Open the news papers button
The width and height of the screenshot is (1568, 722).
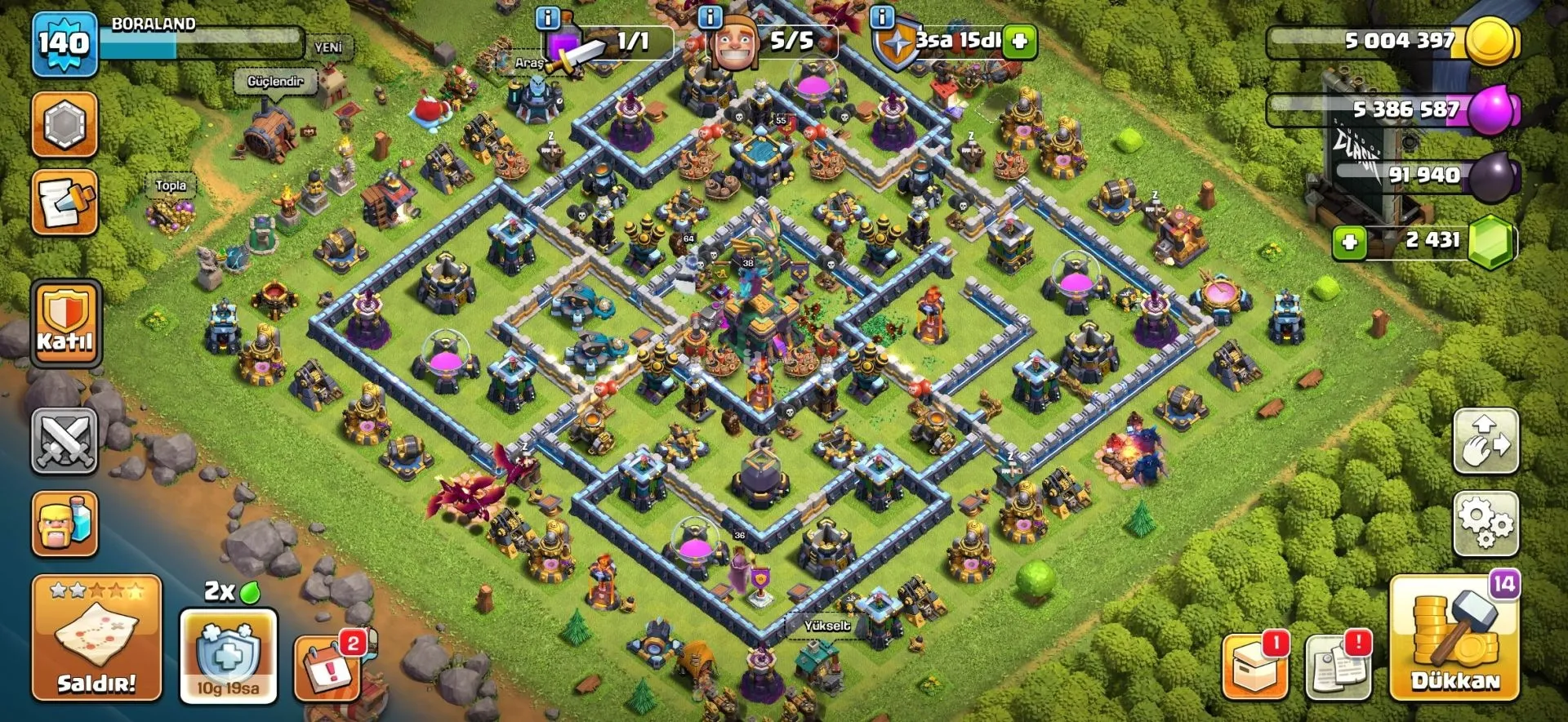1338,668
